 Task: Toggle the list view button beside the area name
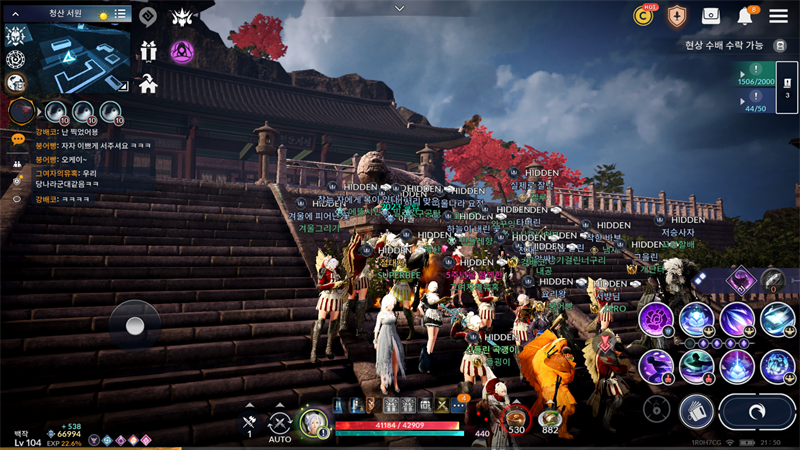(120, 14)
